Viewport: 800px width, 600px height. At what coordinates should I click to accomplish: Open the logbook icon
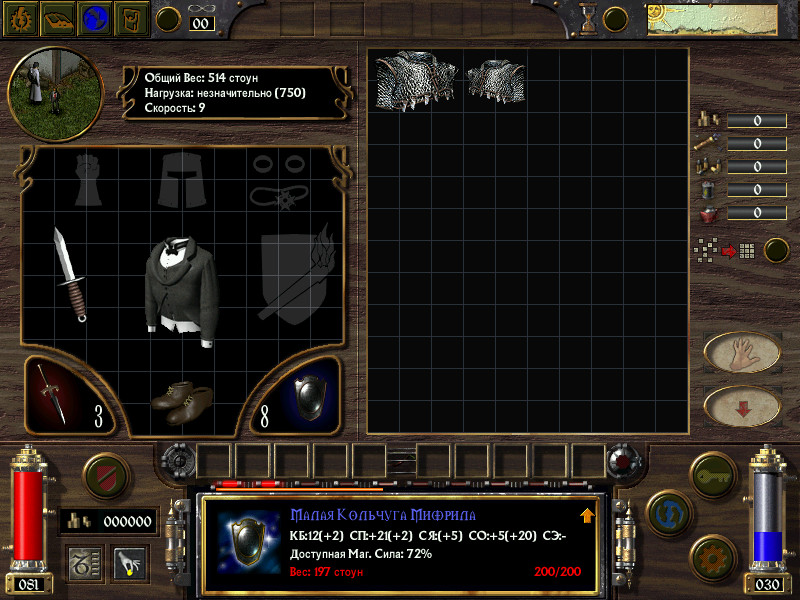pos(58,18)
